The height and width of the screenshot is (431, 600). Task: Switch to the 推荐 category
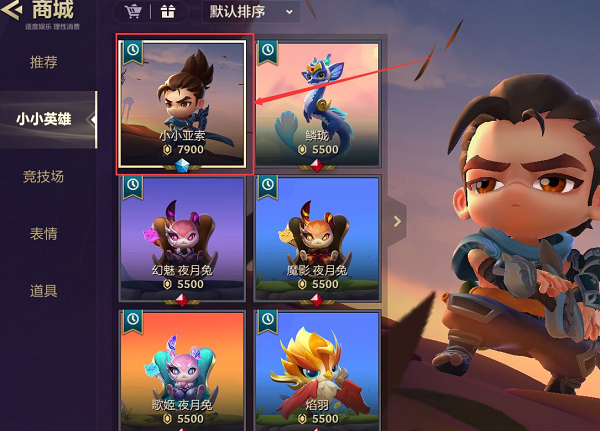coord(44,62)
